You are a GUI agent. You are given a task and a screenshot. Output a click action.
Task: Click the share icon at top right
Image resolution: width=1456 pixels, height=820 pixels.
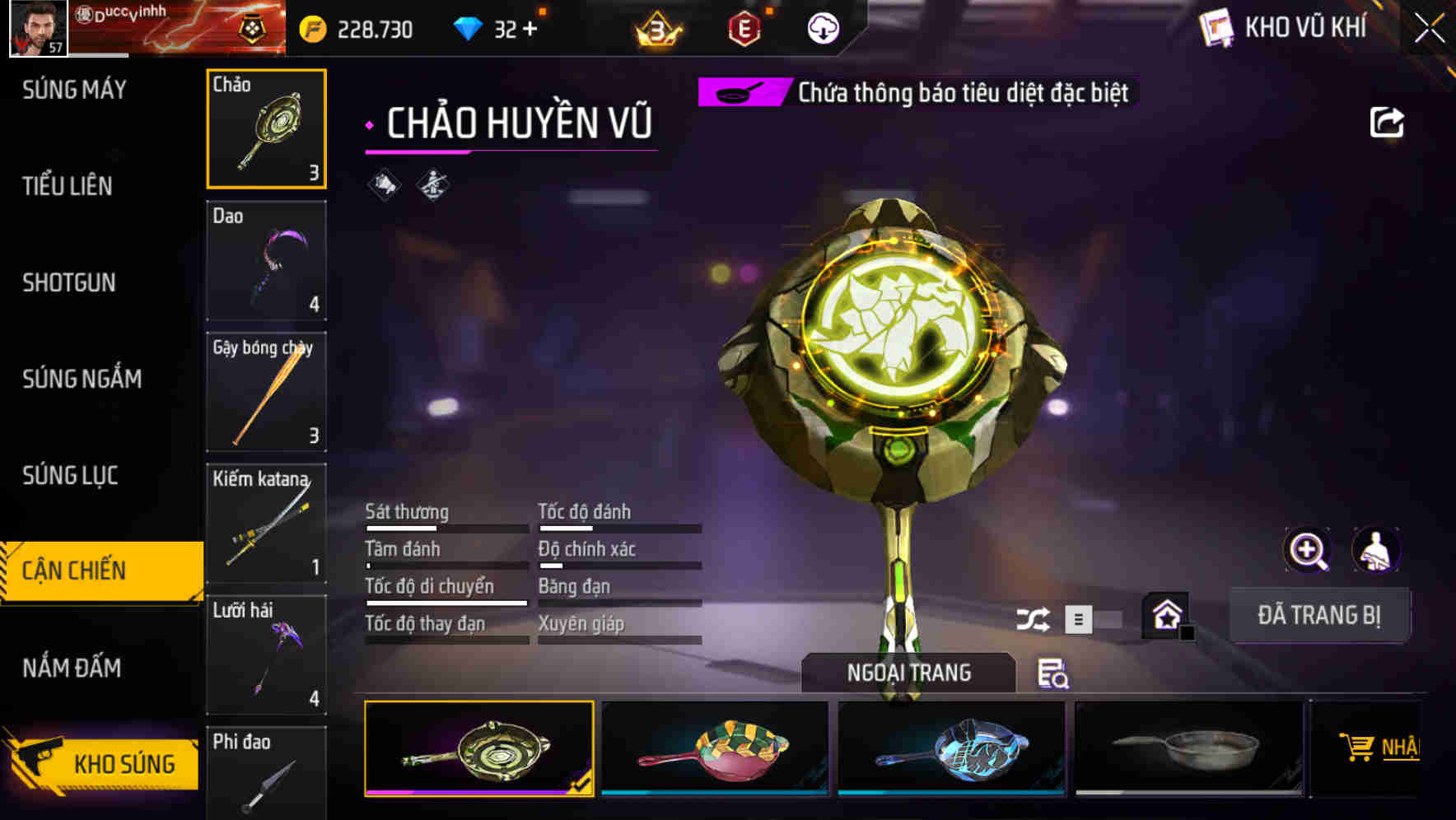coord(1386,122)
